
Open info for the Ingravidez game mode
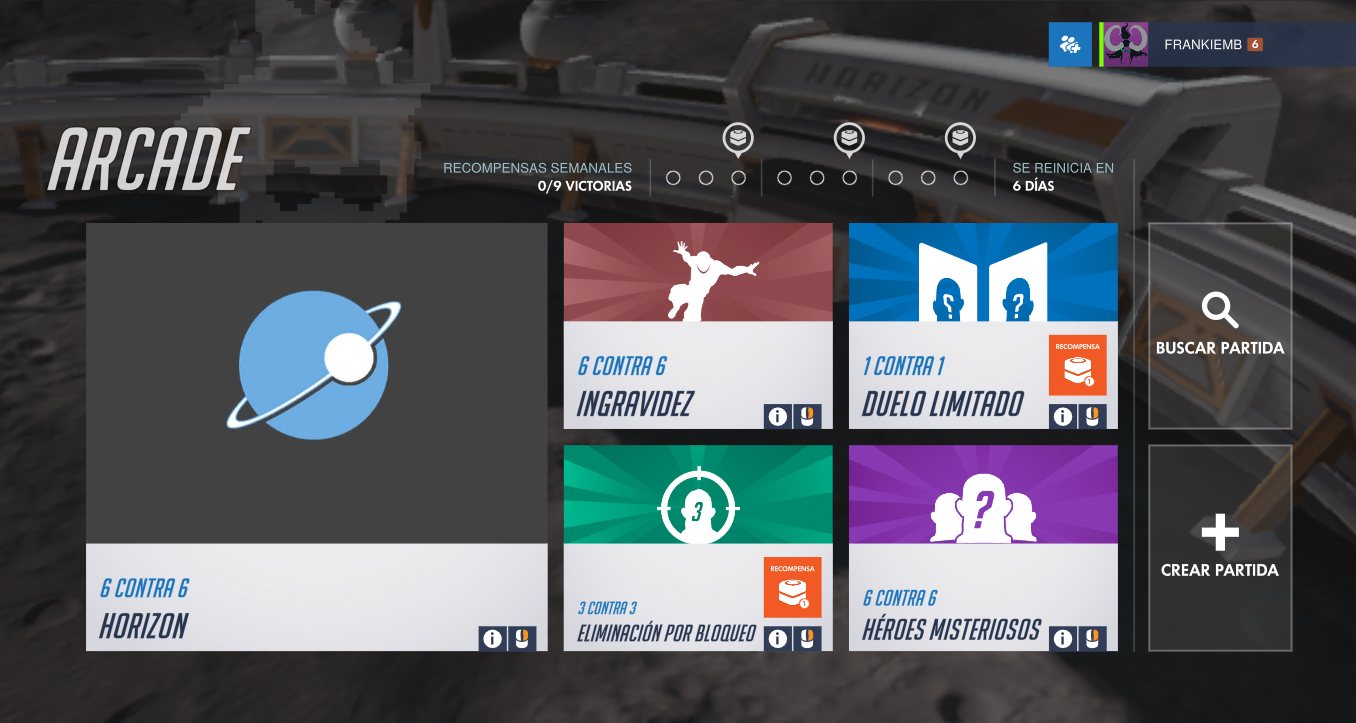point(780,416)
